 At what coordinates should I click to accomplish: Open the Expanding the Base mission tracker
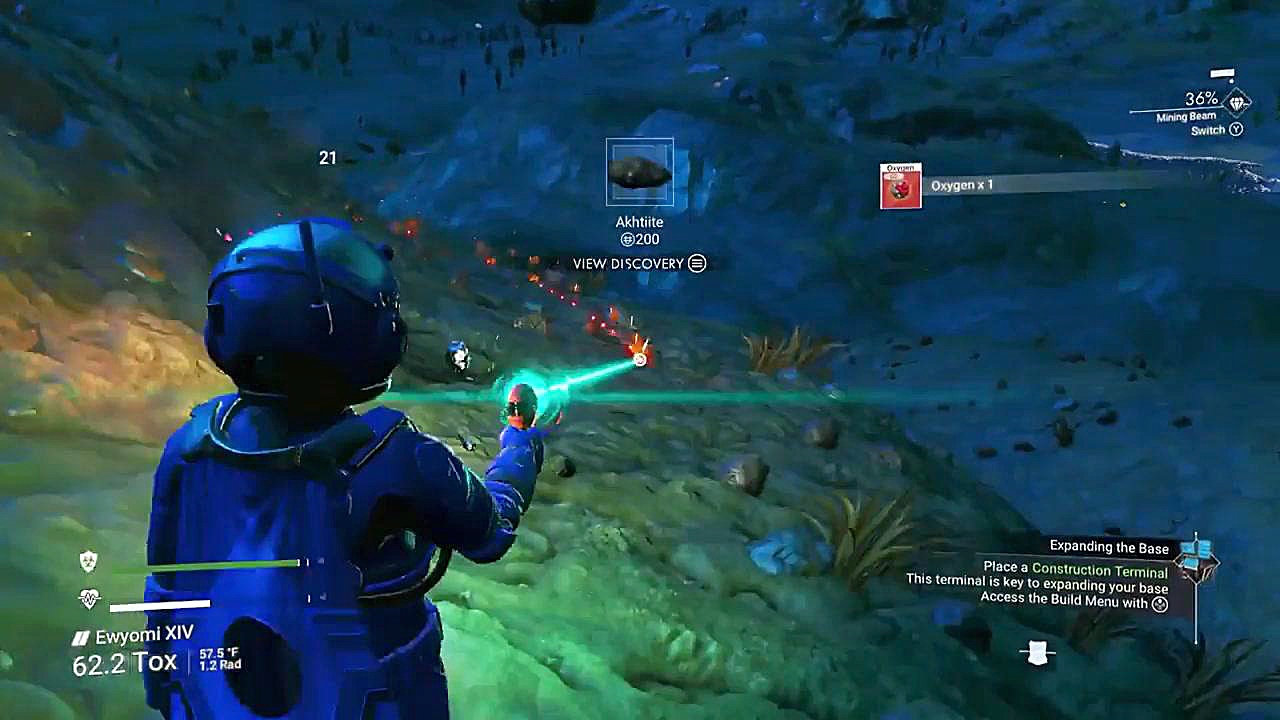tap(1108, 546)
